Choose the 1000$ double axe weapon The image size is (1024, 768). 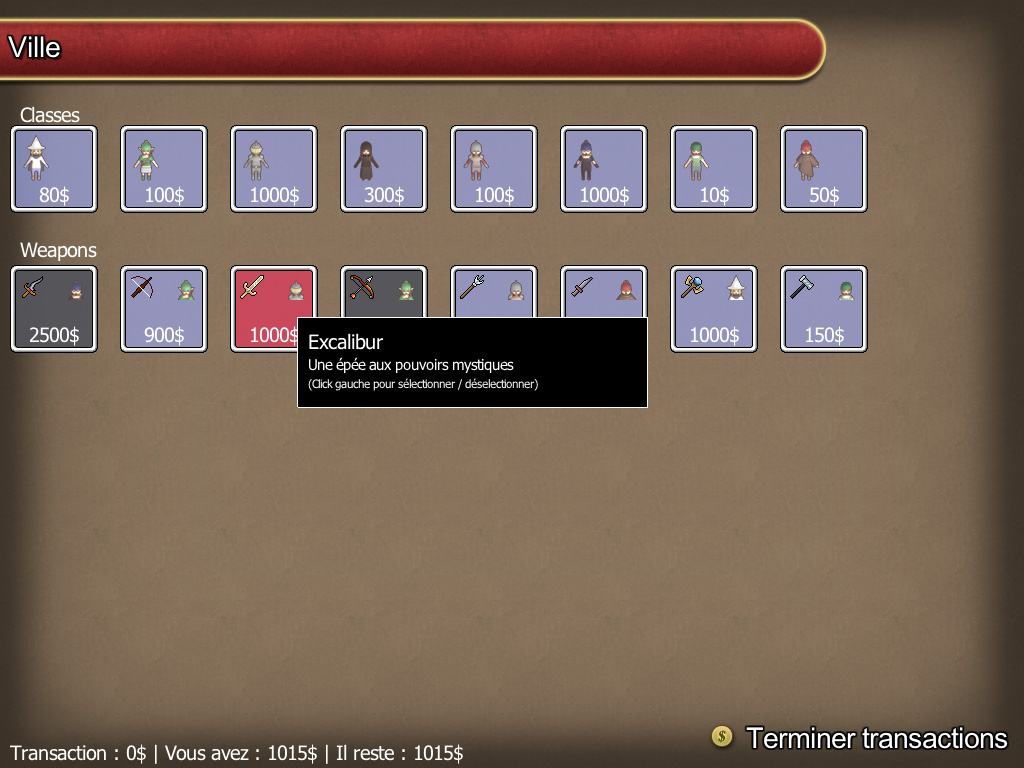pos(714,308)
